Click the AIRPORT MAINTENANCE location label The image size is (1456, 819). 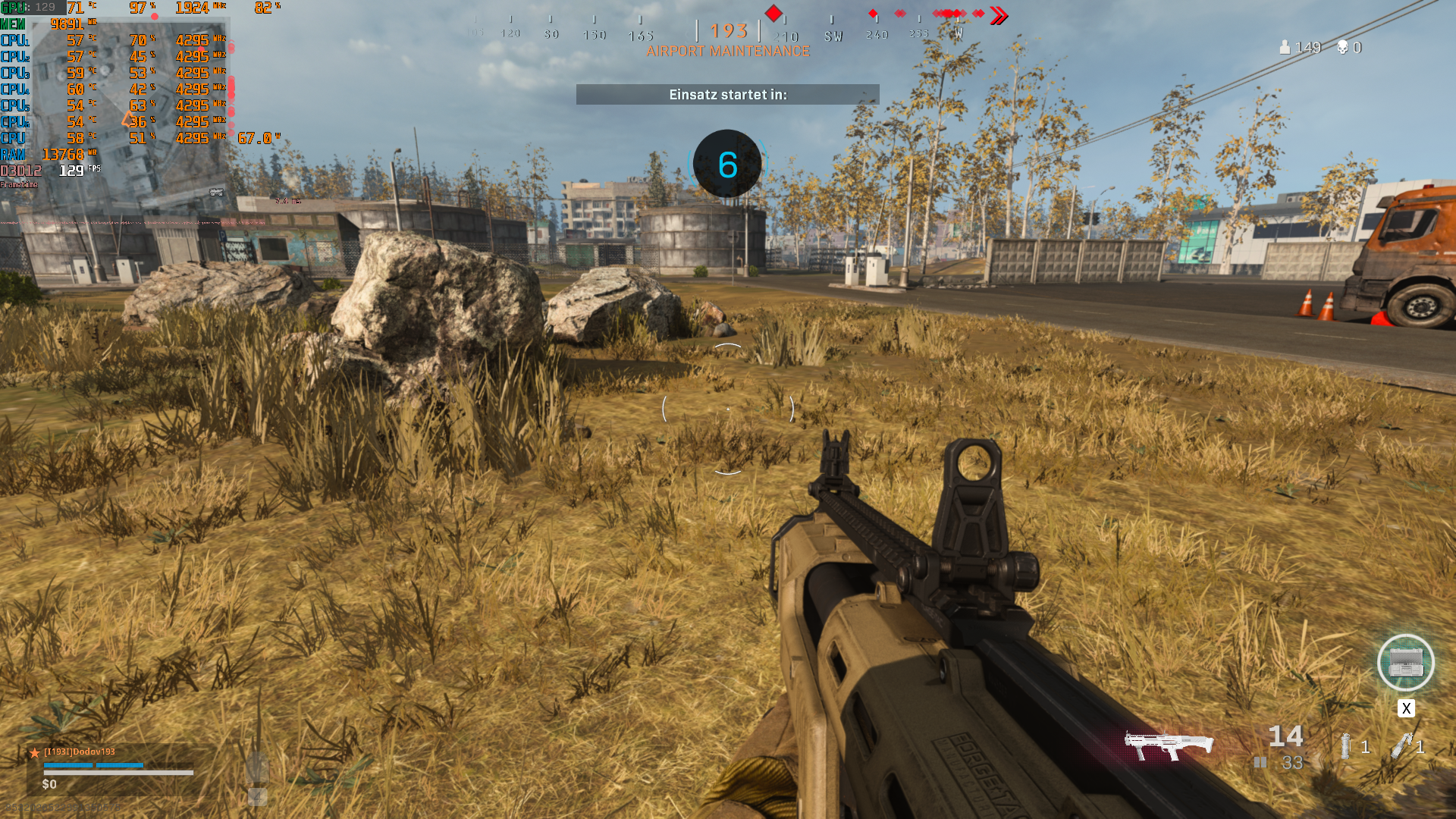728,53
